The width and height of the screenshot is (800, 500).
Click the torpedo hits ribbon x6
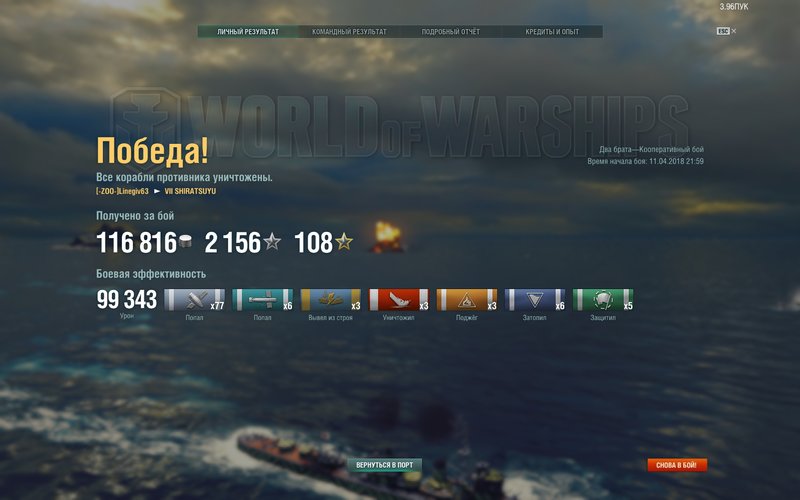(x=262, y=300)
